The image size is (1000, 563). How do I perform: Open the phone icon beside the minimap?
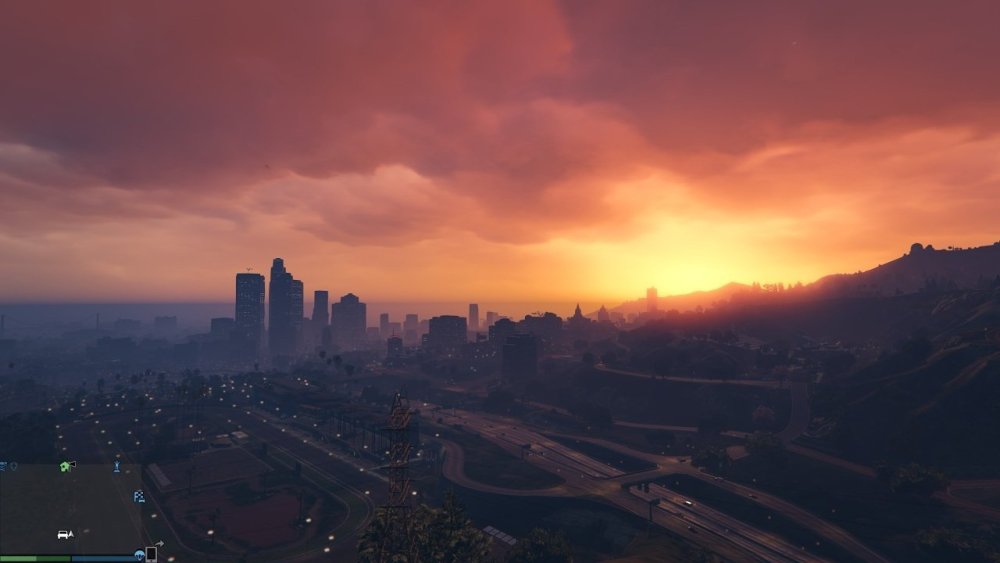click(x=151, y=554)
